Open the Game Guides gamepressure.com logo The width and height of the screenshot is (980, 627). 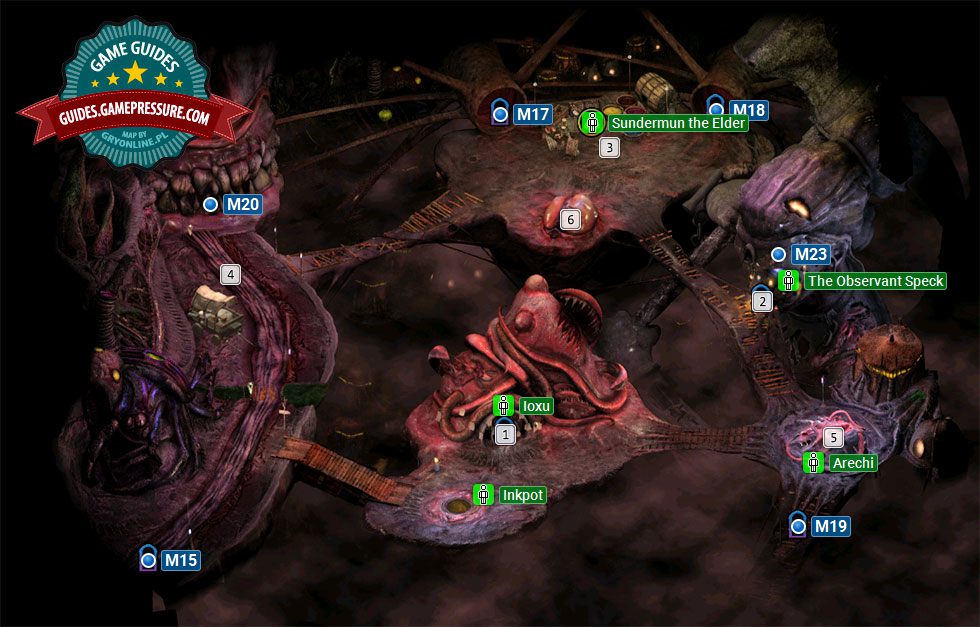[134, 97]
